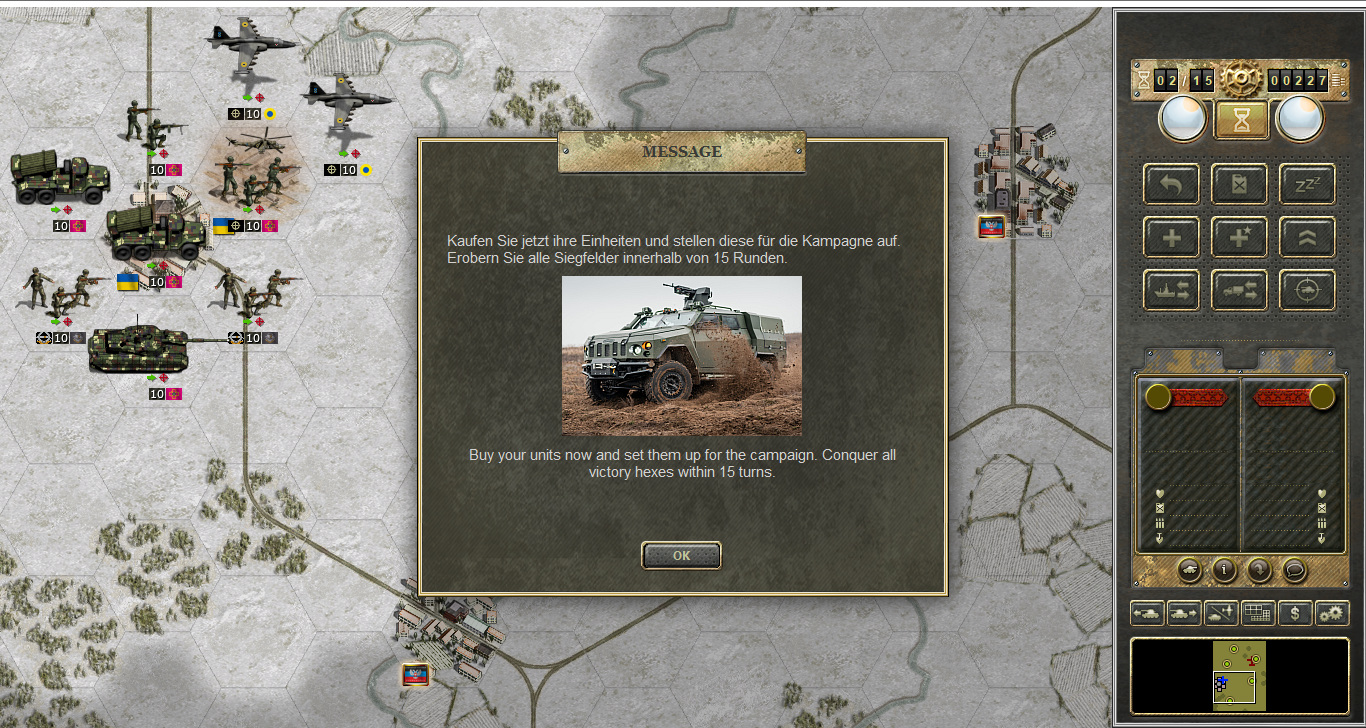This screenshot has height=728, width=1366.
Task: Click the fuel canister resupply button
Action: (1239, 184)
